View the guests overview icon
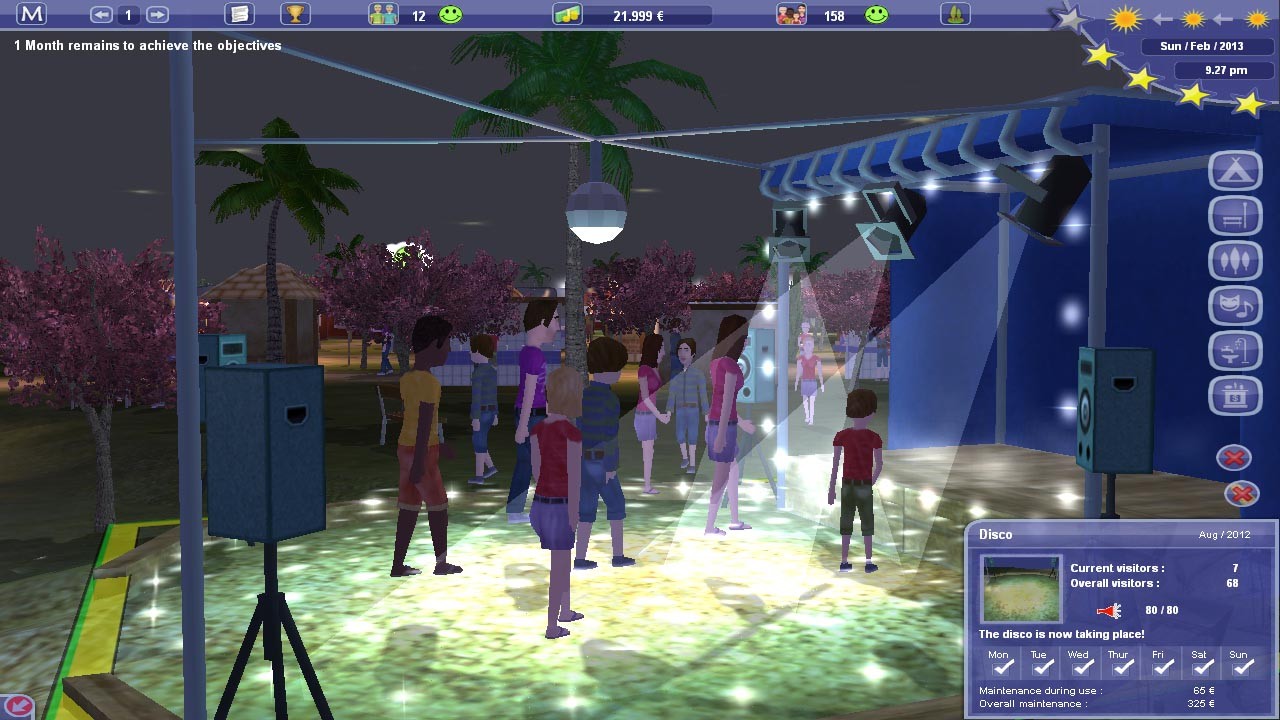1280x720 pixels. pyautogui.click(x=791, y=15)
